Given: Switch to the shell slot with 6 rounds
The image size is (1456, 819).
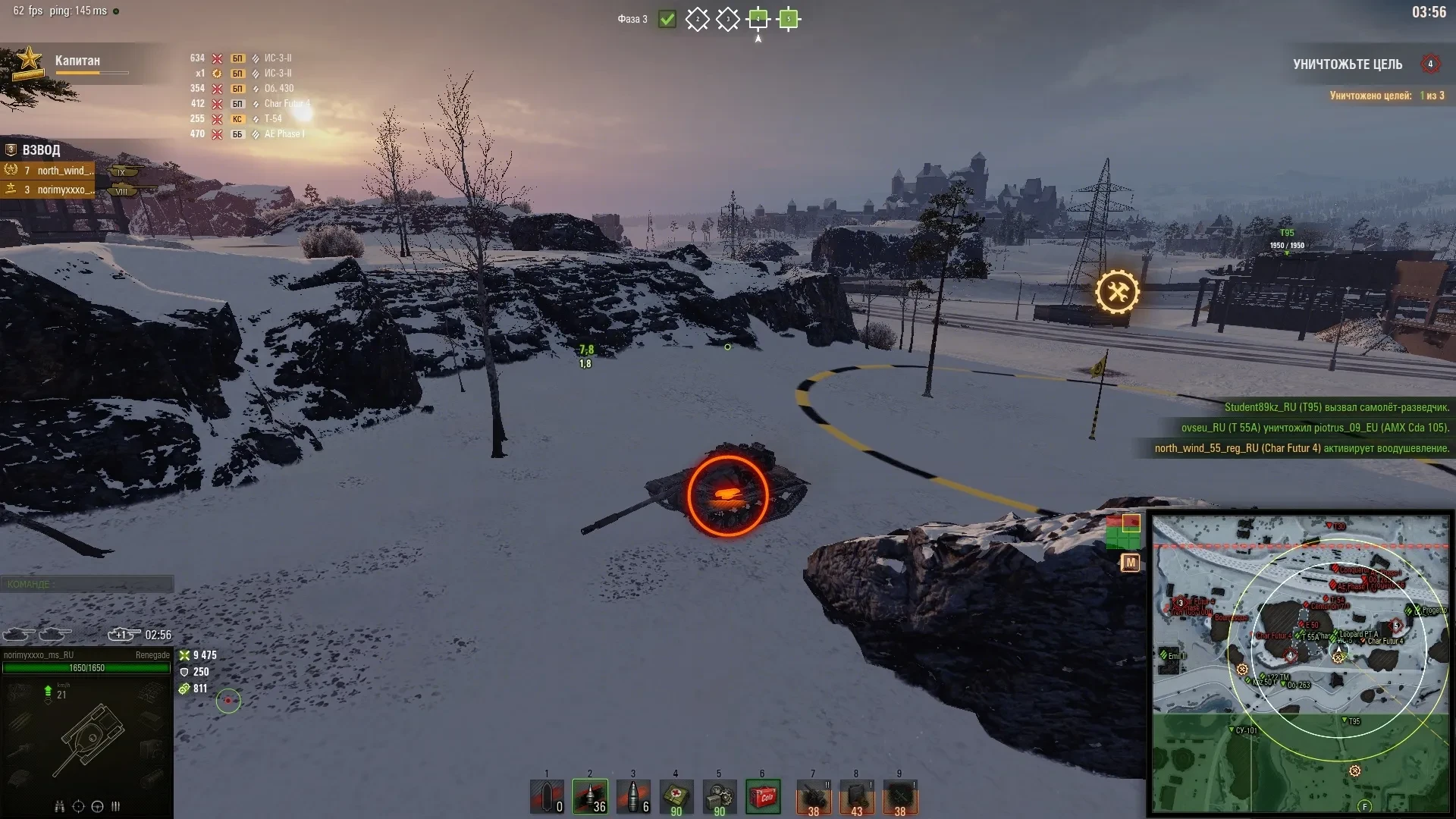Looking at the screenshot, I should [x=633, y=797].
